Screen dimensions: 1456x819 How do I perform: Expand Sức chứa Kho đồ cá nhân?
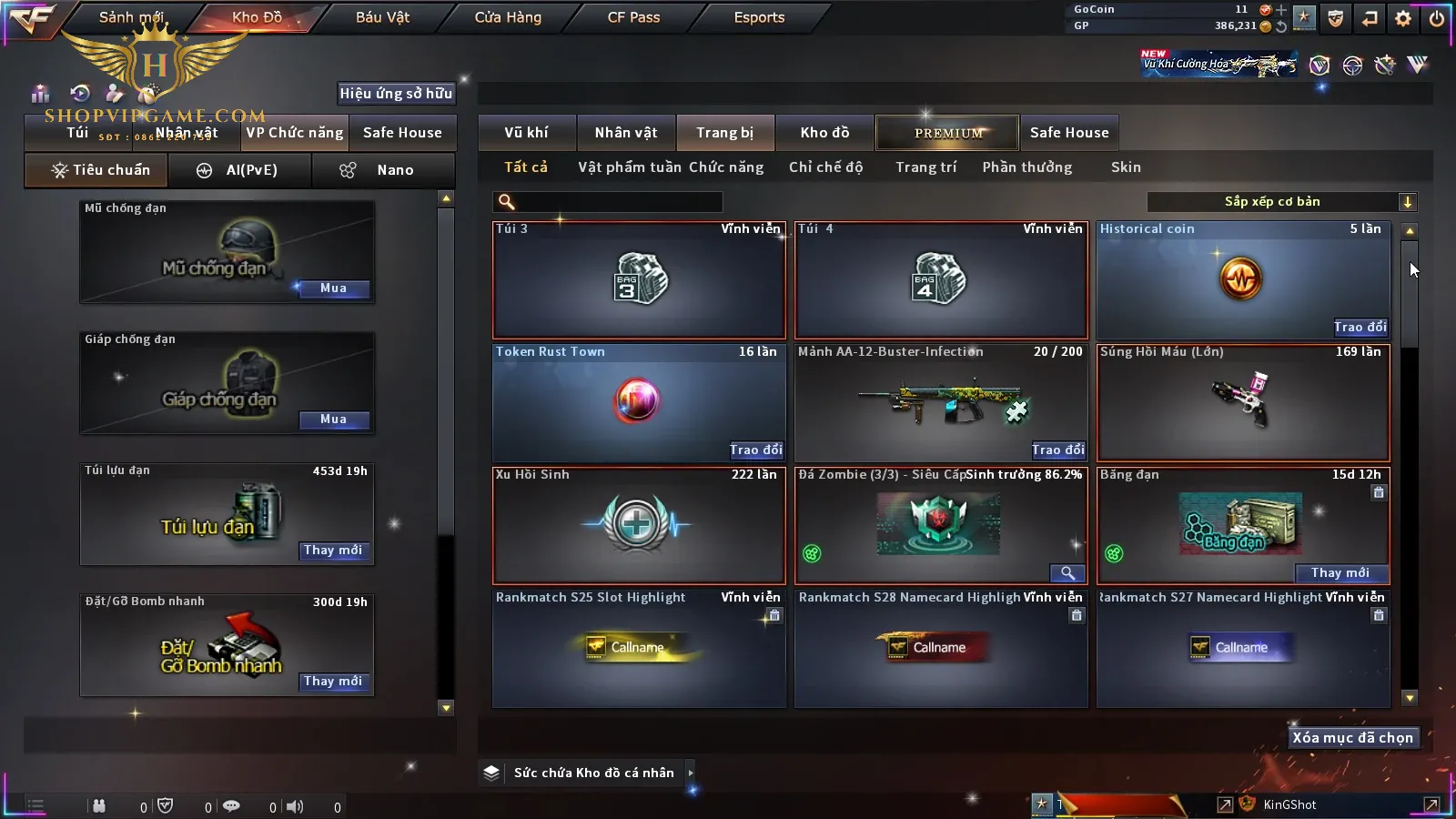691,773
